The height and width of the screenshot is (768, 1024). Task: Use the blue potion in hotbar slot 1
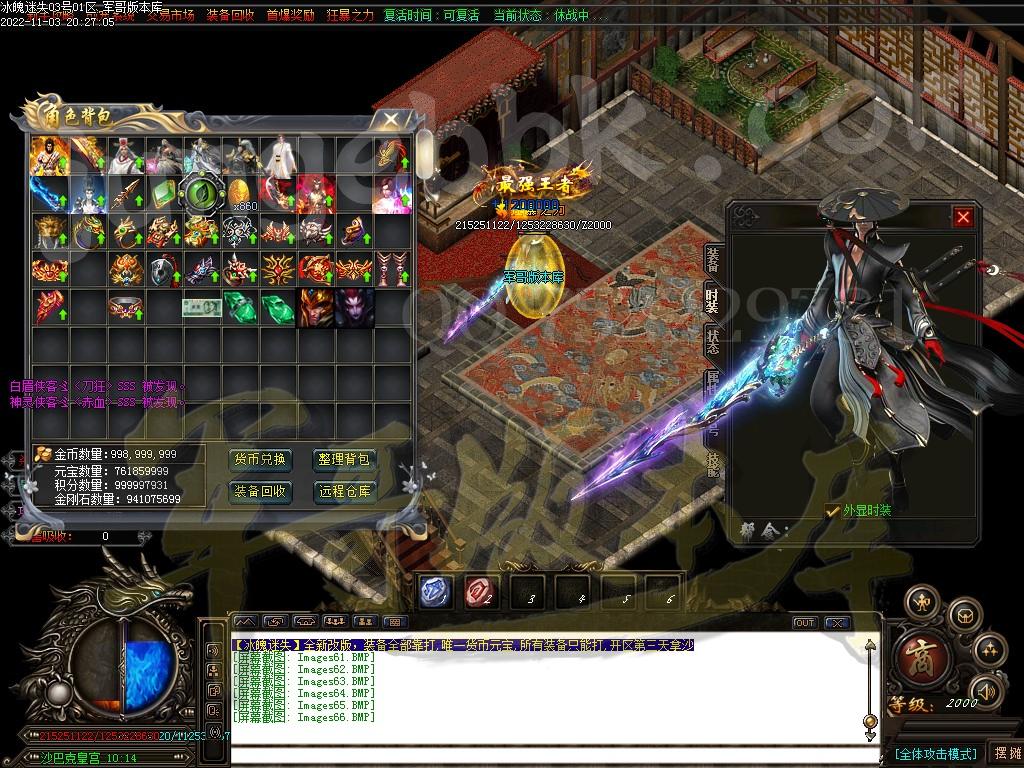tap(435, 592)
